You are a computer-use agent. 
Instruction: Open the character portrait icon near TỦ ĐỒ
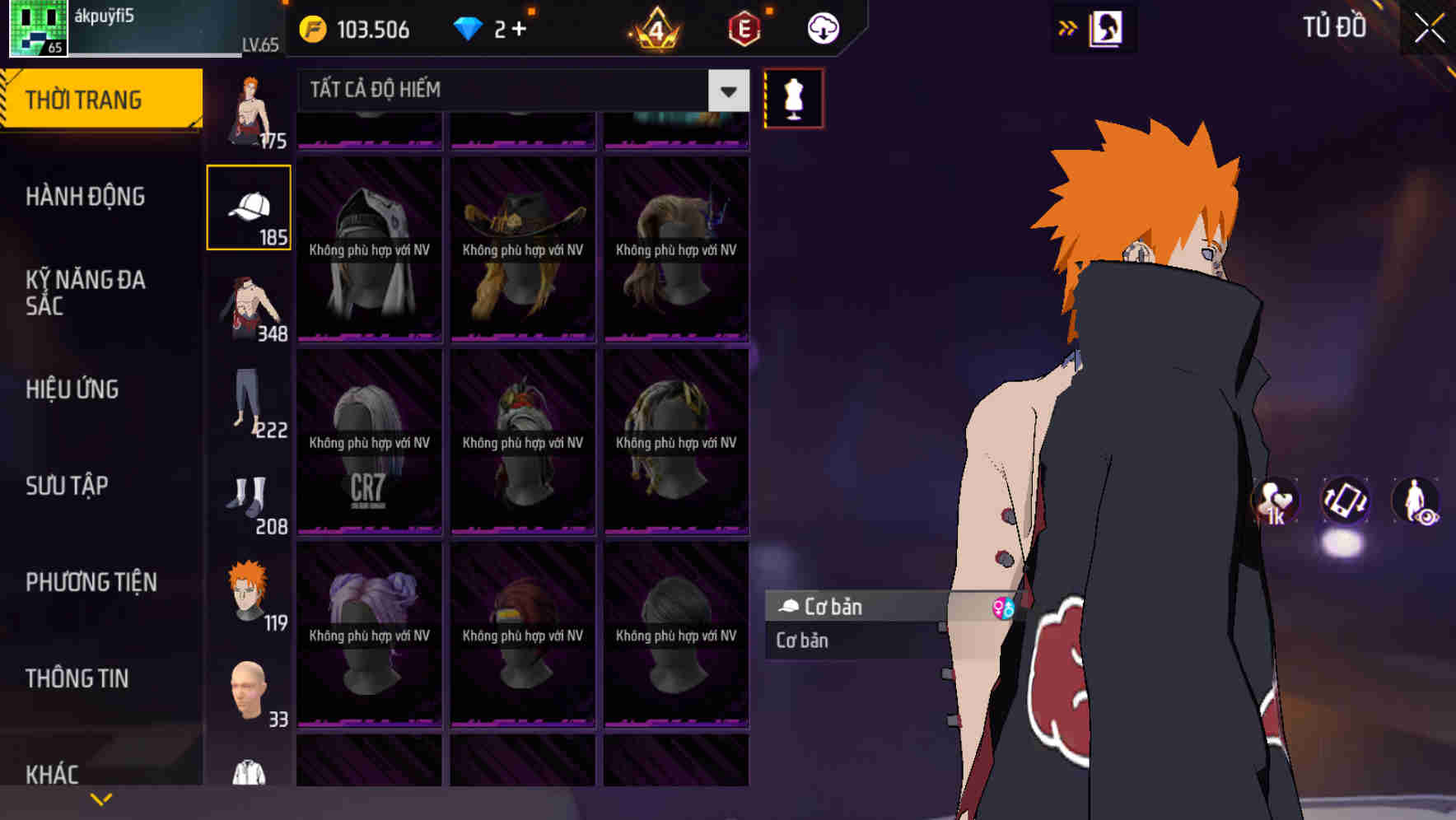tap(1104, 27)
